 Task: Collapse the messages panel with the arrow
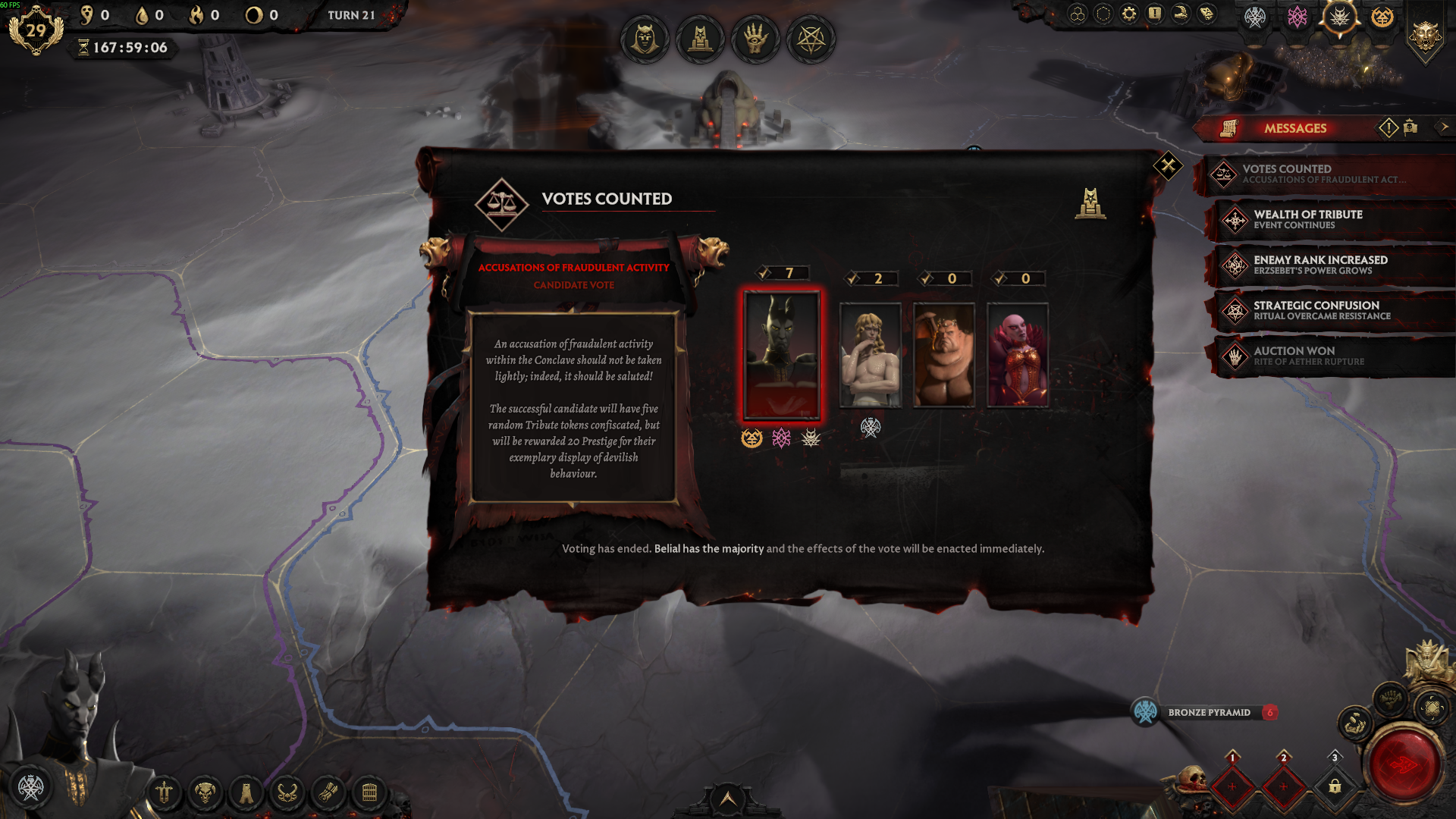coord(1444,127)
